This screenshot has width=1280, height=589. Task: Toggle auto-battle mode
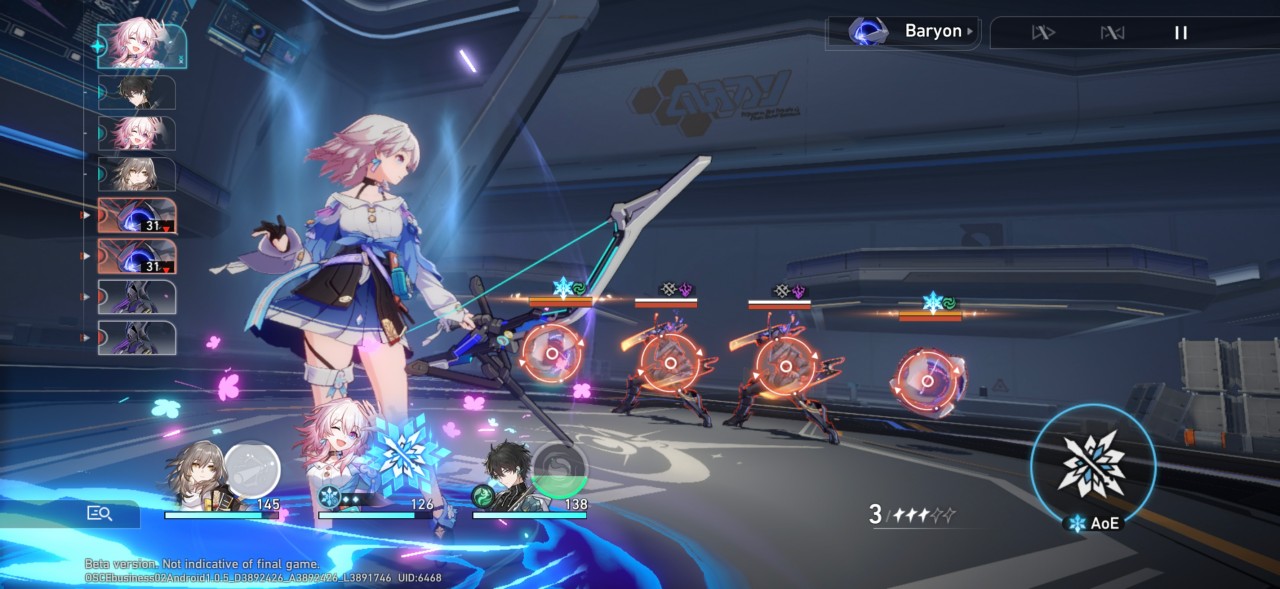[x=1112, y=33]
